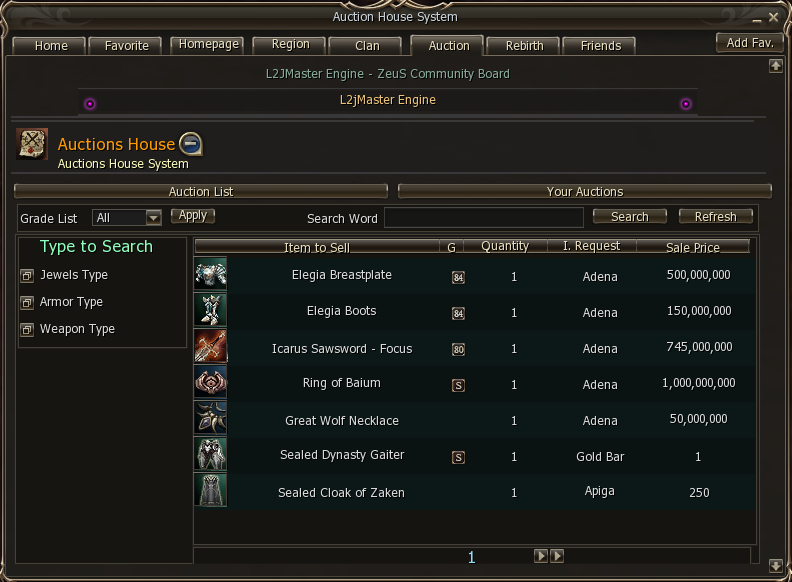Filter by Jewels Type

tap(74, 275)
